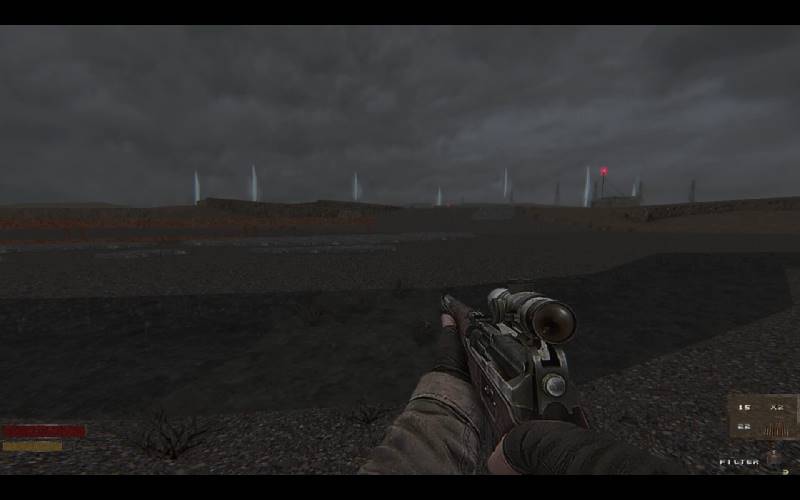This screenshot has height=500, width=800.
Task: Click the gas mask filter icon
Action: pyautogui.click(x=773, y=459)
